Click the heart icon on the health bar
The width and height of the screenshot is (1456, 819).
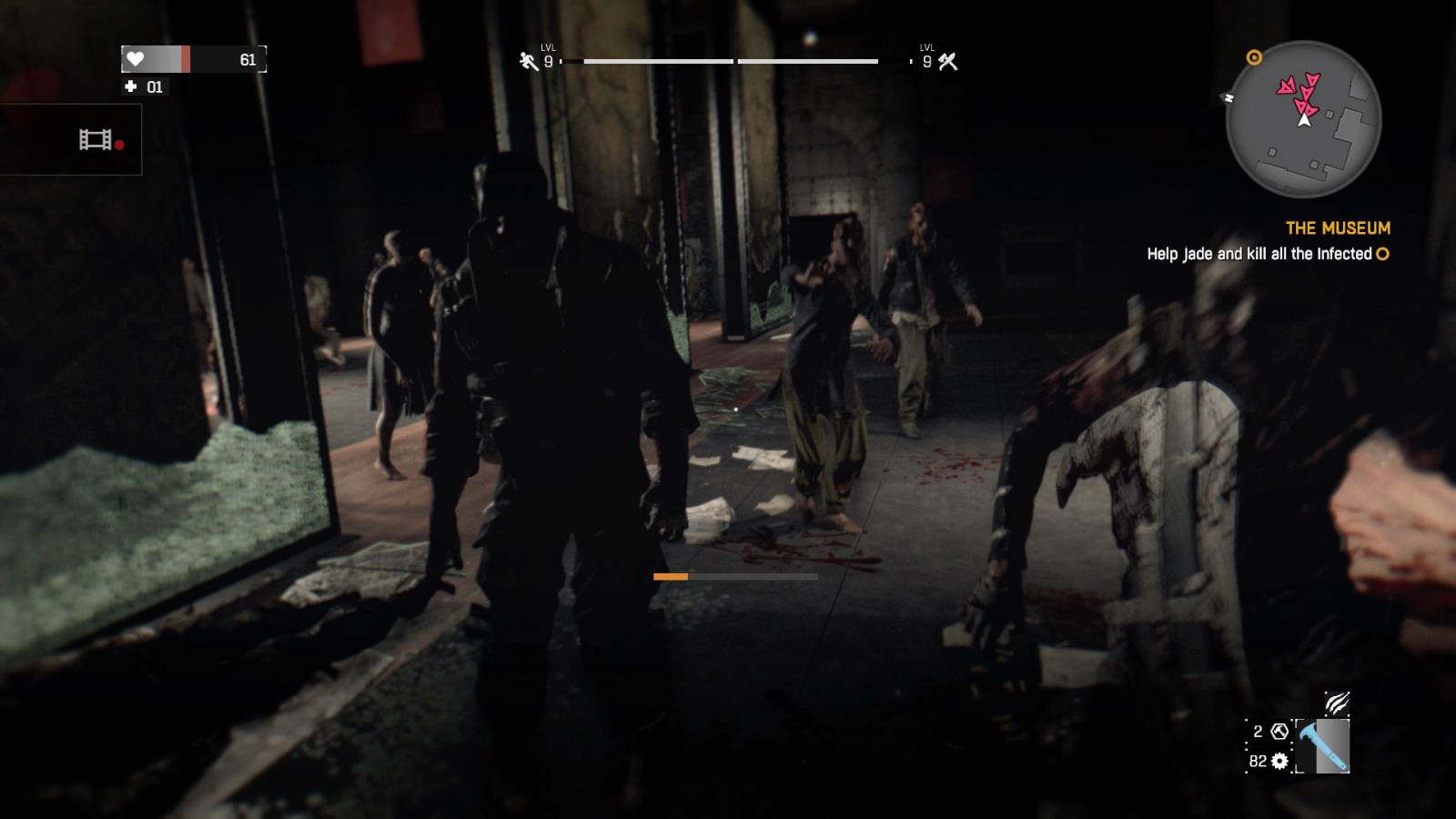tap(135, 58)
